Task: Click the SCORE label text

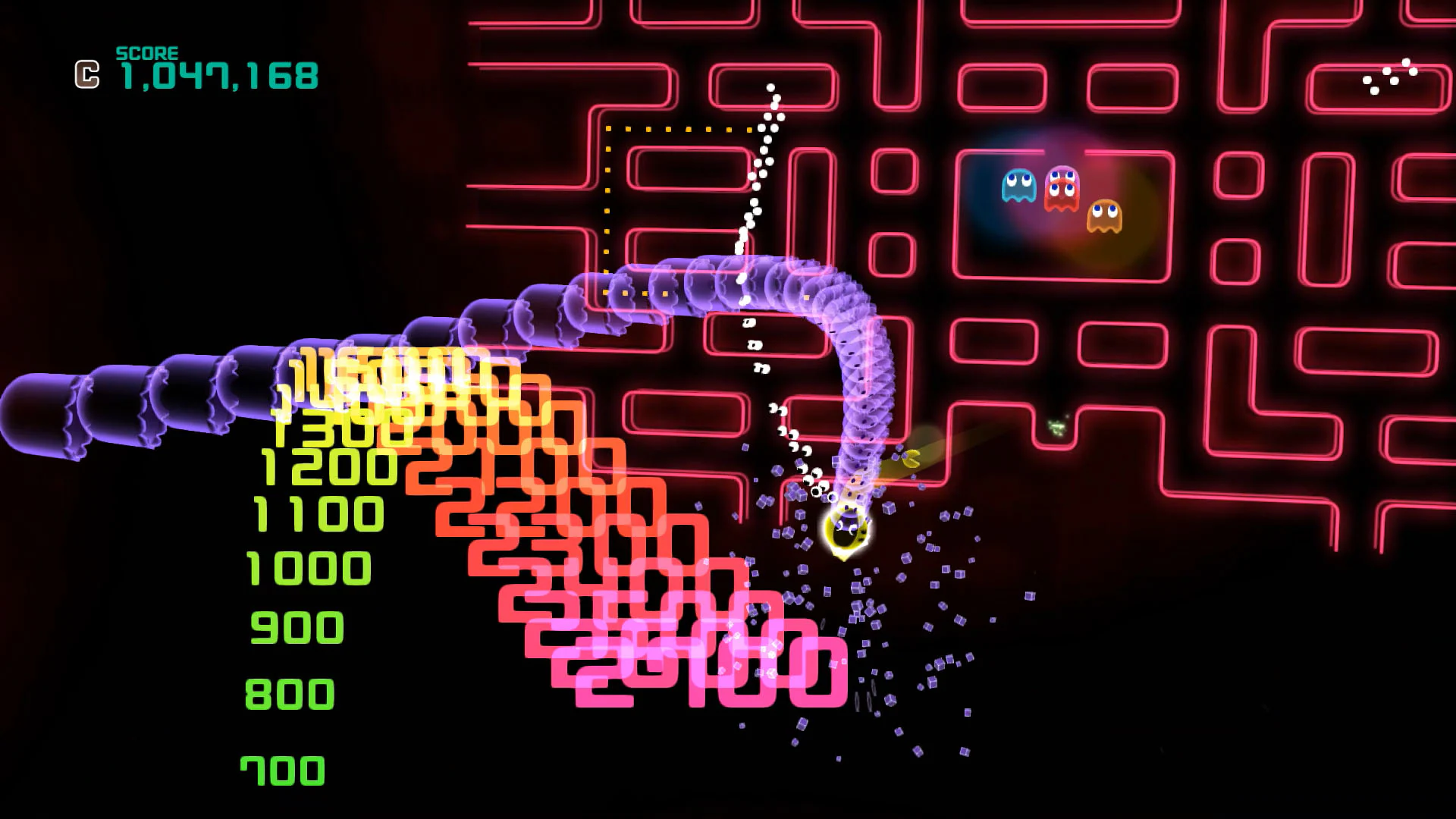Action: coord(146,53)
